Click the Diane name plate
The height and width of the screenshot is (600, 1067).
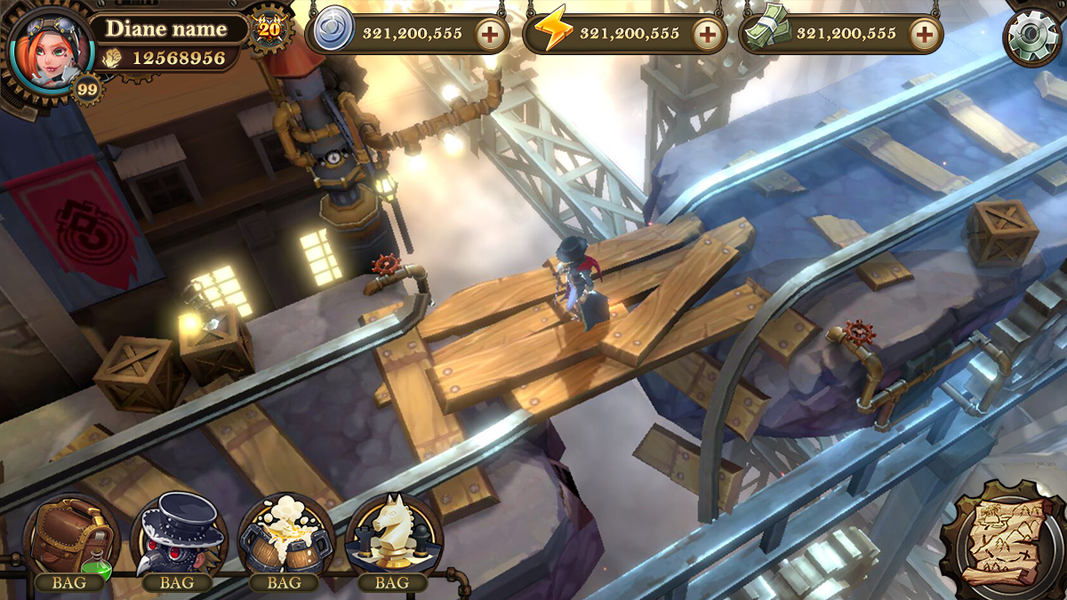tap(165, 29)
